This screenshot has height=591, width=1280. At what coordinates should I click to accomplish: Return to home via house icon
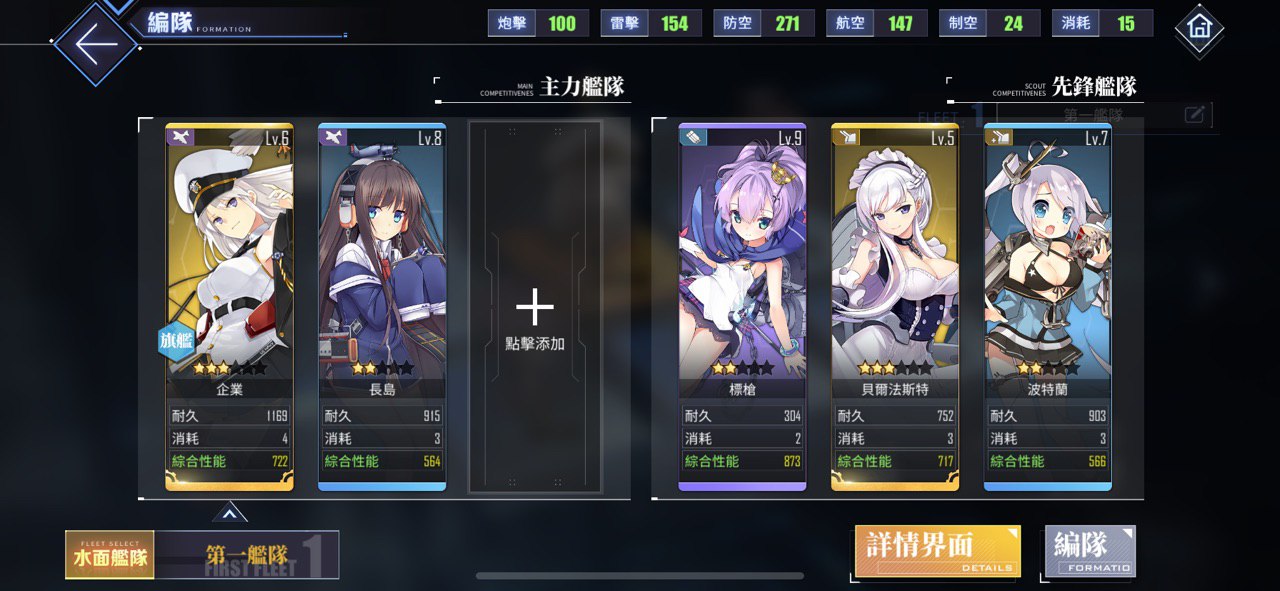click(x=1199, y=29)
